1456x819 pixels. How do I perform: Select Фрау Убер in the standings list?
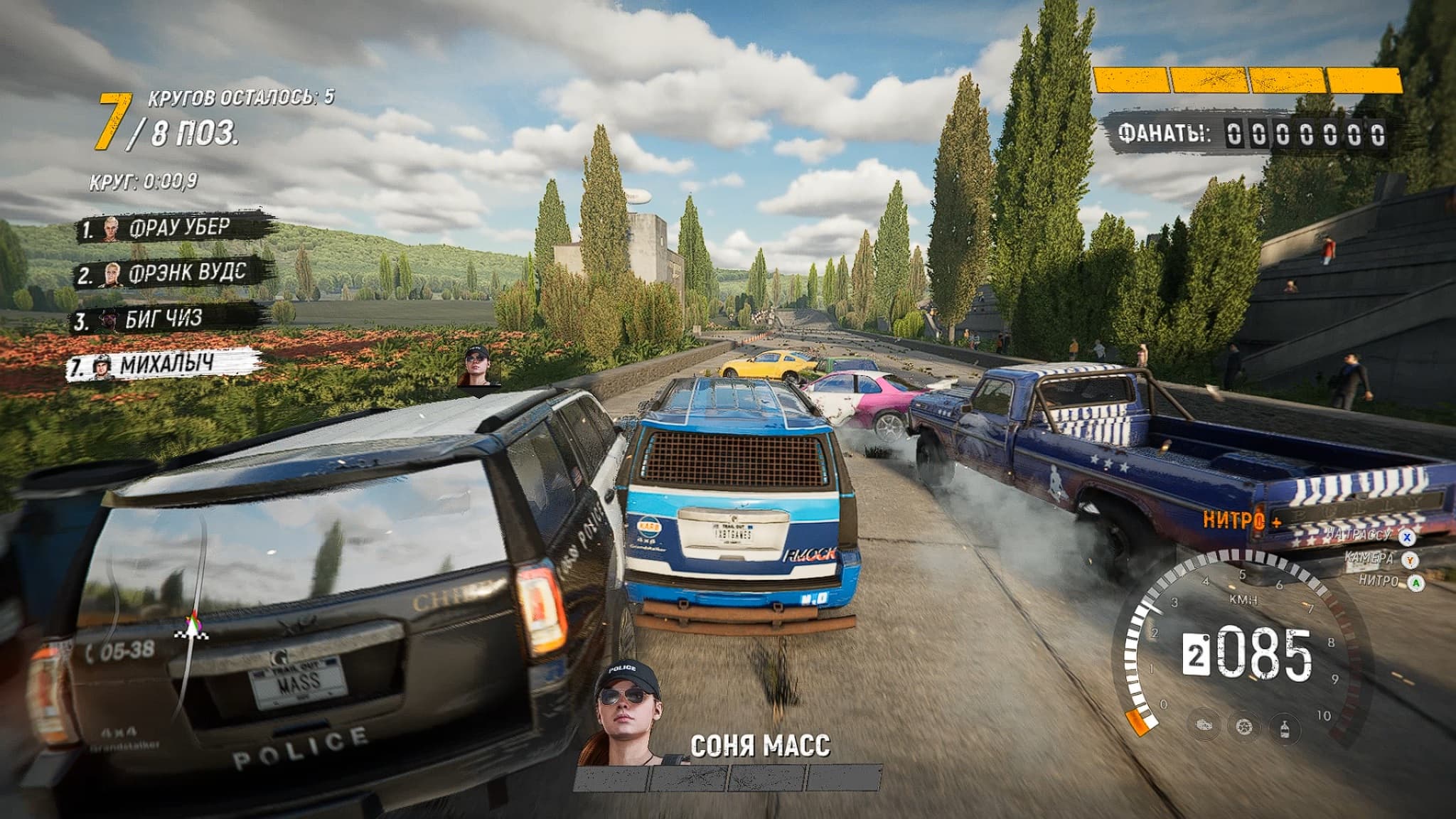176,228
